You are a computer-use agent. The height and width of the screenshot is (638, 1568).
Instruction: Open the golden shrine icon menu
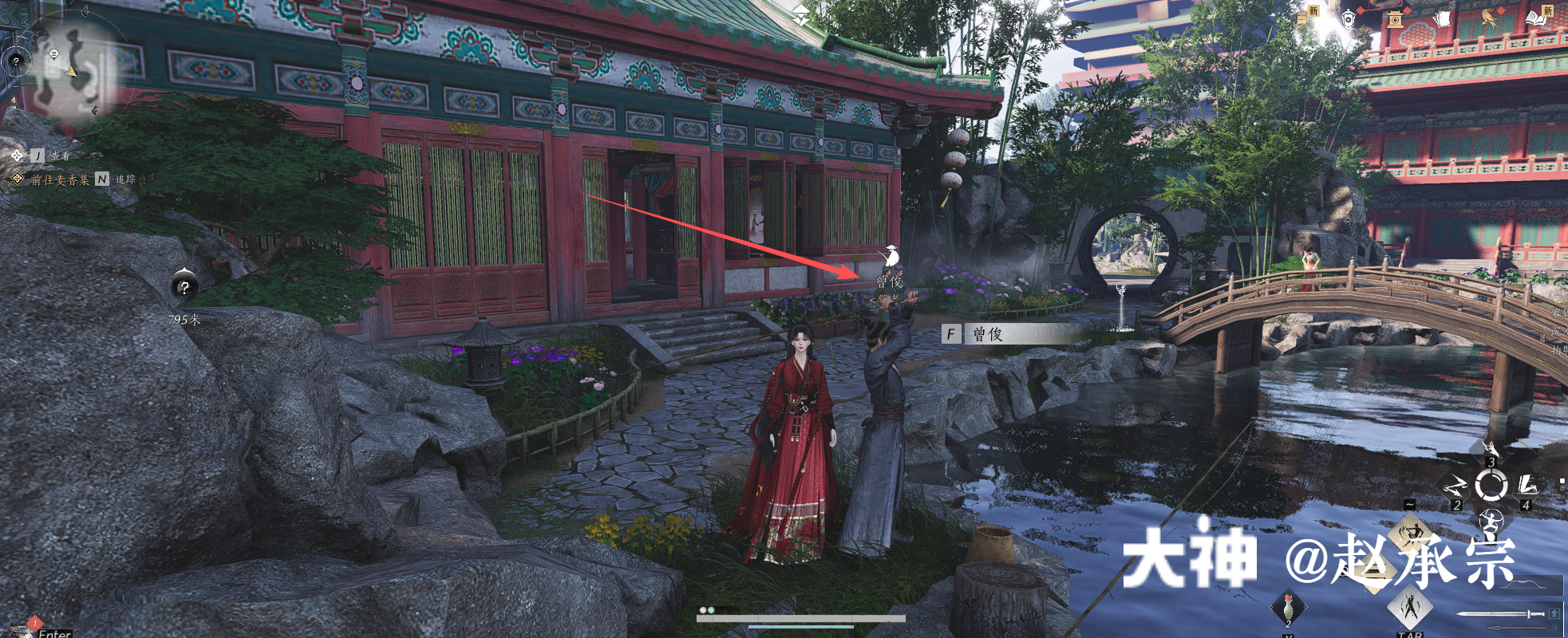click(1395, 19)
